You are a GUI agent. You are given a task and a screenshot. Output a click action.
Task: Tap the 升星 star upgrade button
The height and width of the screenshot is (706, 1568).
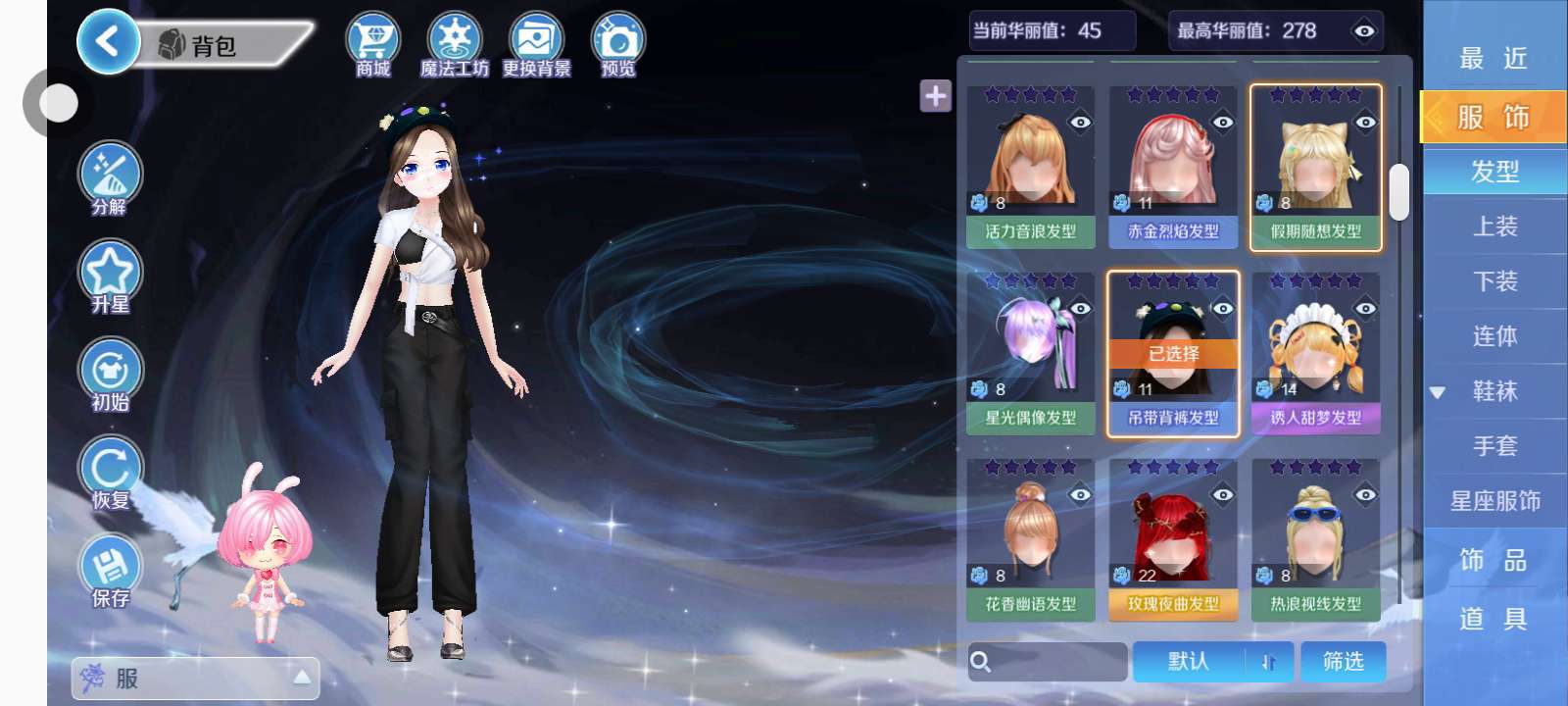(110, 277)
